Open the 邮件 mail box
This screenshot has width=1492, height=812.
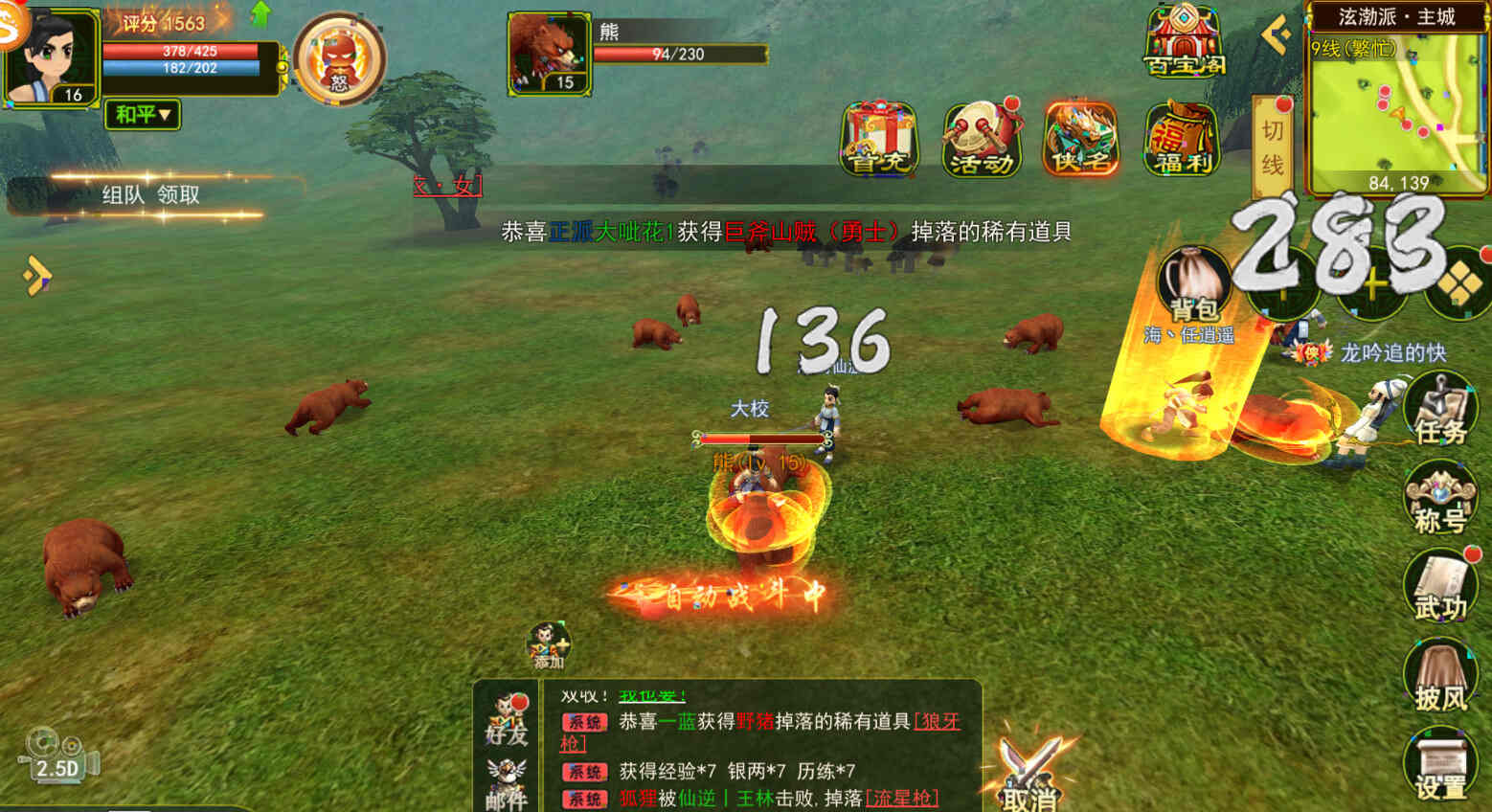click(x=507, y=782)
